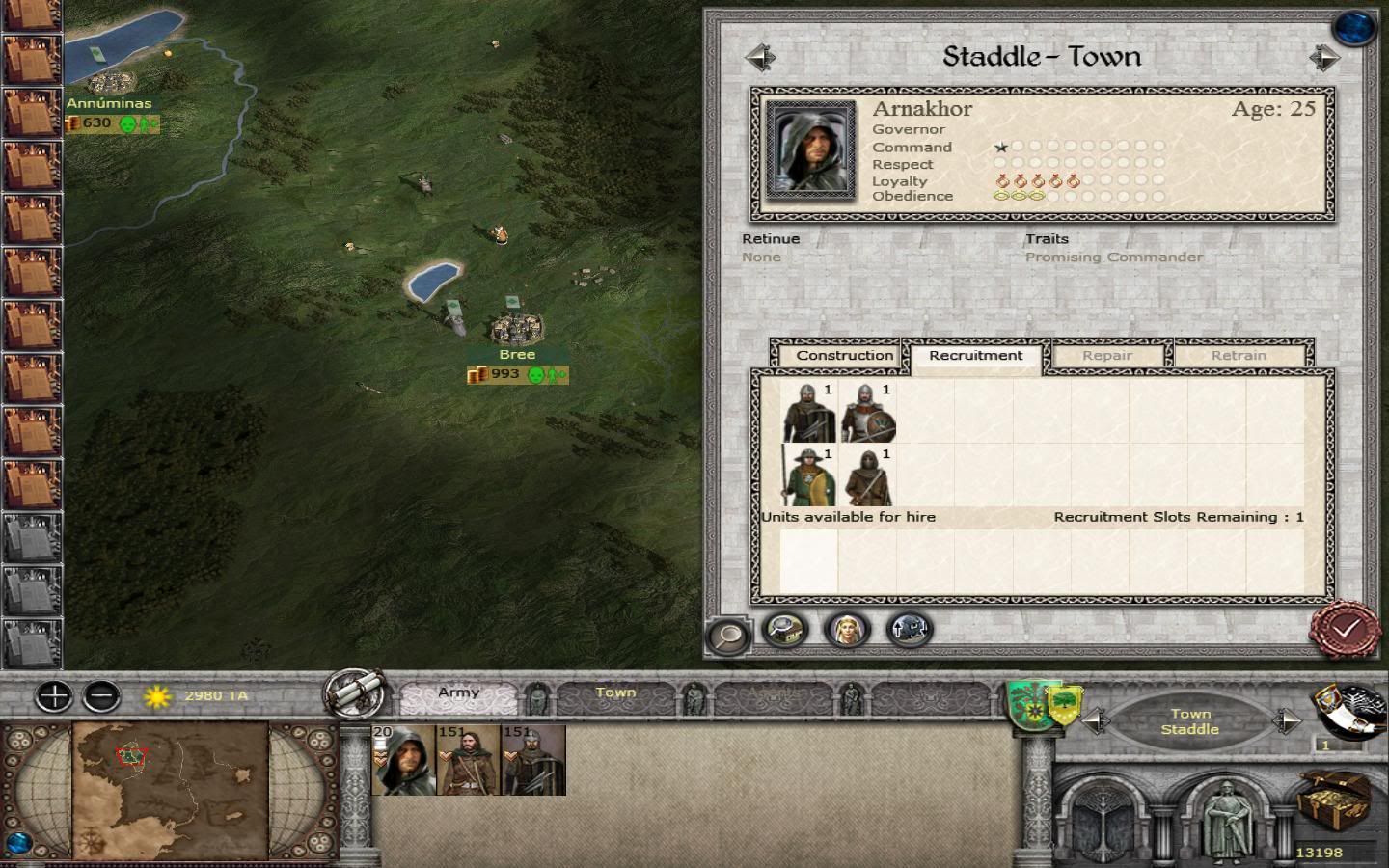Recruit the swordsman with round shield
The height and width of the screenshot is (868, 1389).
coord(868,412)
